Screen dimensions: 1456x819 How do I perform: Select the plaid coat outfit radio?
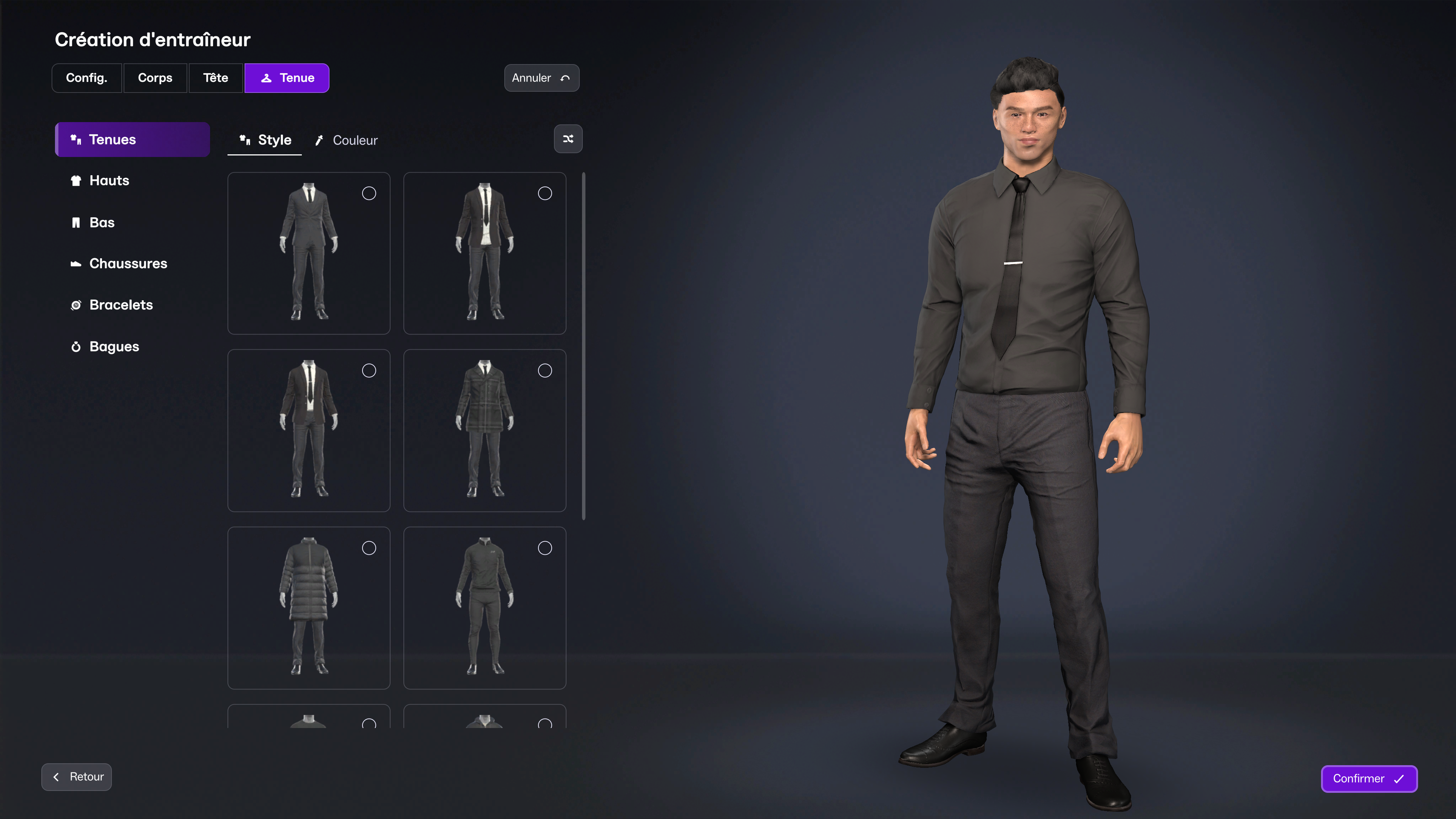point(545,370)
